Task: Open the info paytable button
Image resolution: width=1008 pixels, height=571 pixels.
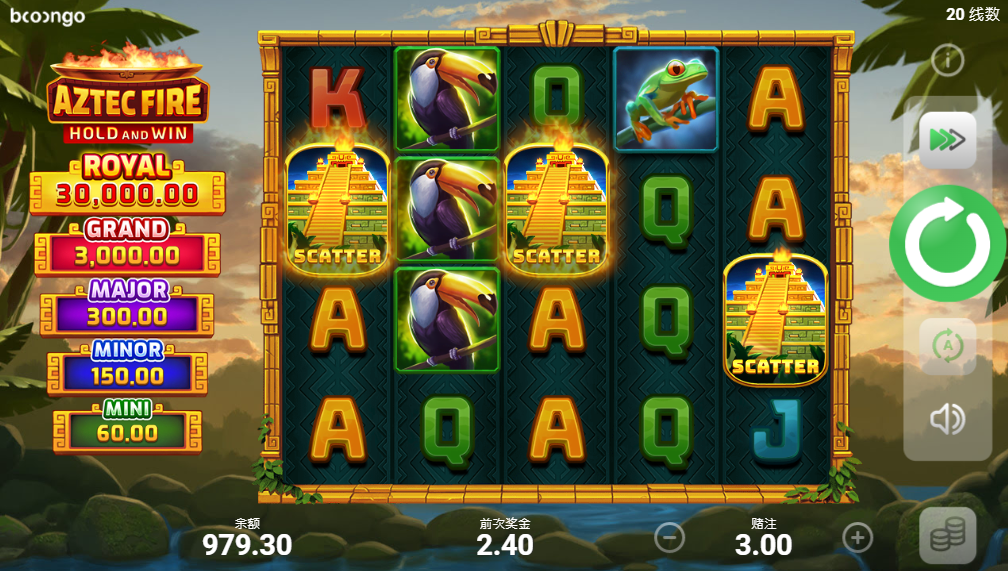Action: pos(947,61)
